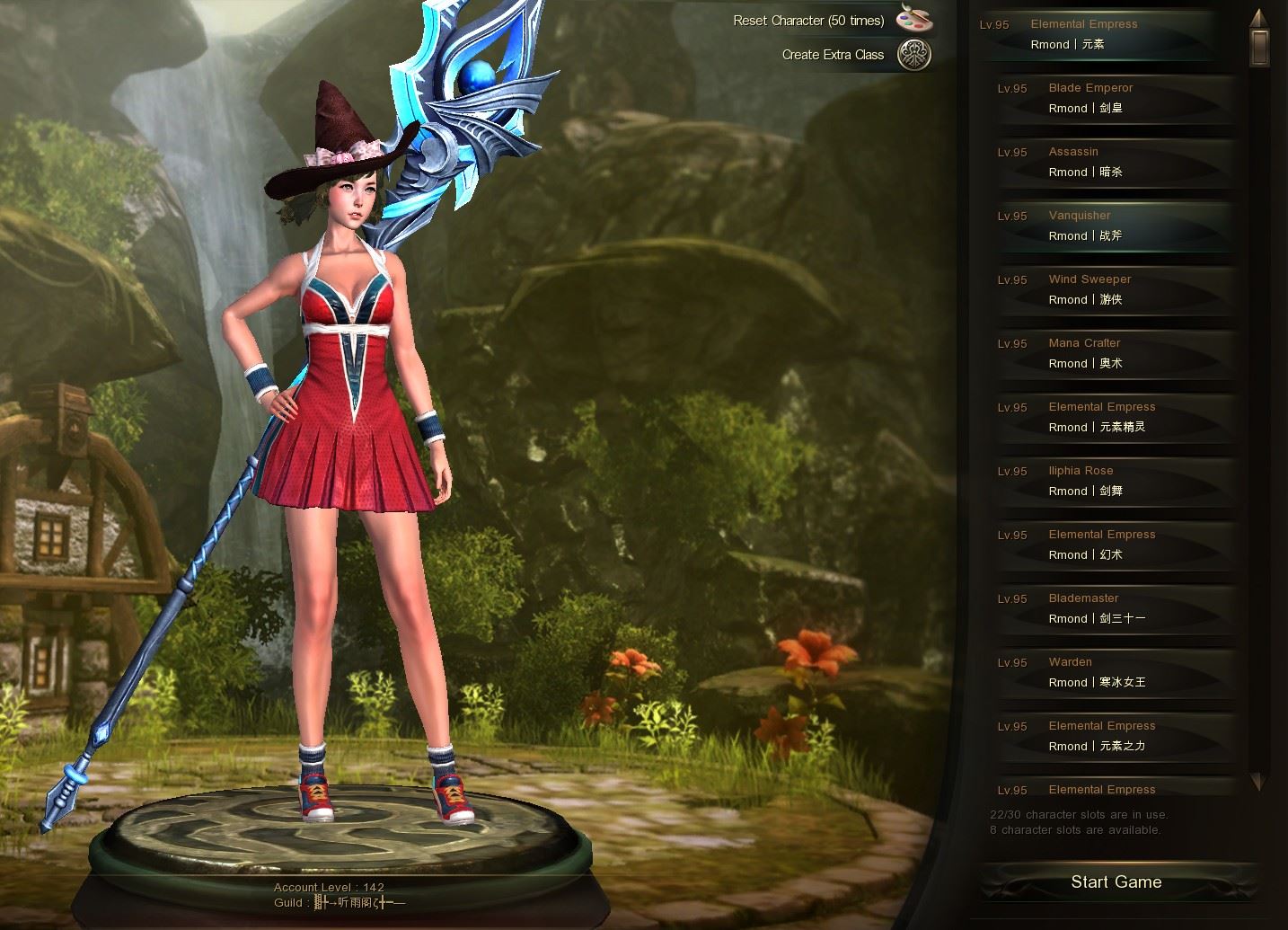Pick the Blademaster character row
1288x930 pixels.
coord(1114,608)
